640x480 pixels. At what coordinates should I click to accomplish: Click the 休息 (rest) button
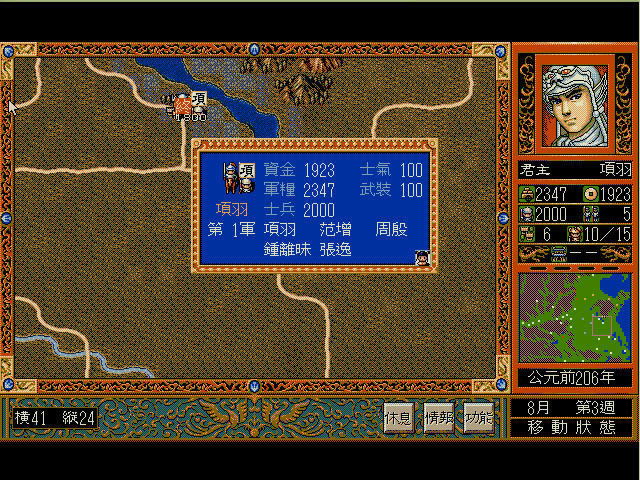[x=398, y=418]
